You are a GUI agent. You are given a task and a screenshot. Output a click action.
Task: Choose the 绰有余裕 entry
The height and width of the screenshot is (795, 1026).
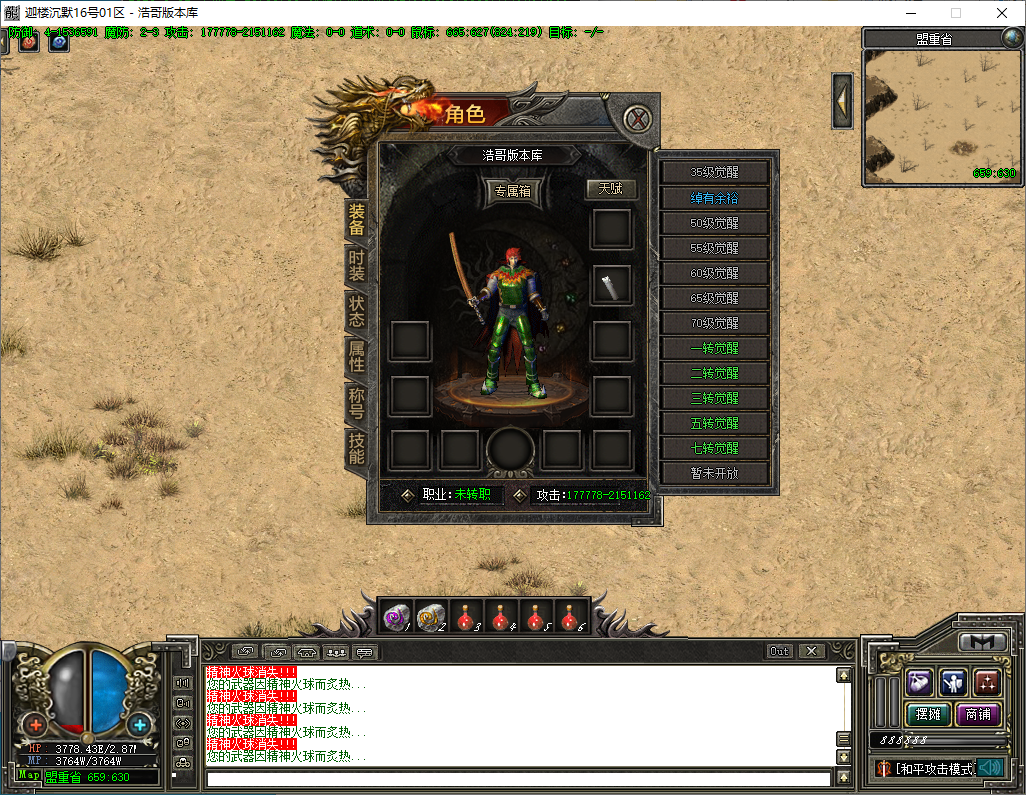[714, 197]
